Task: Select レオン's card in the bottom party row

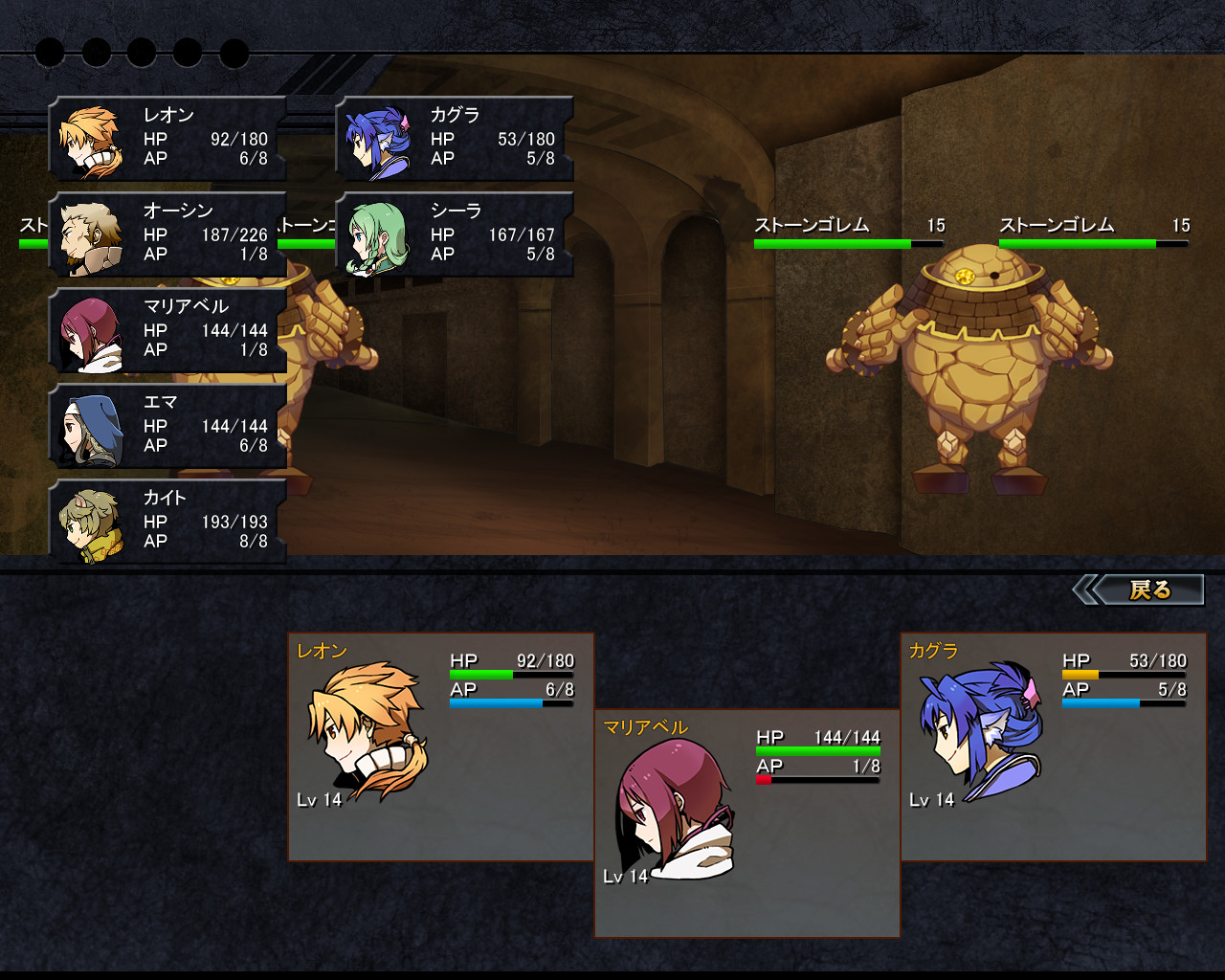Action: tap(441, 746)
